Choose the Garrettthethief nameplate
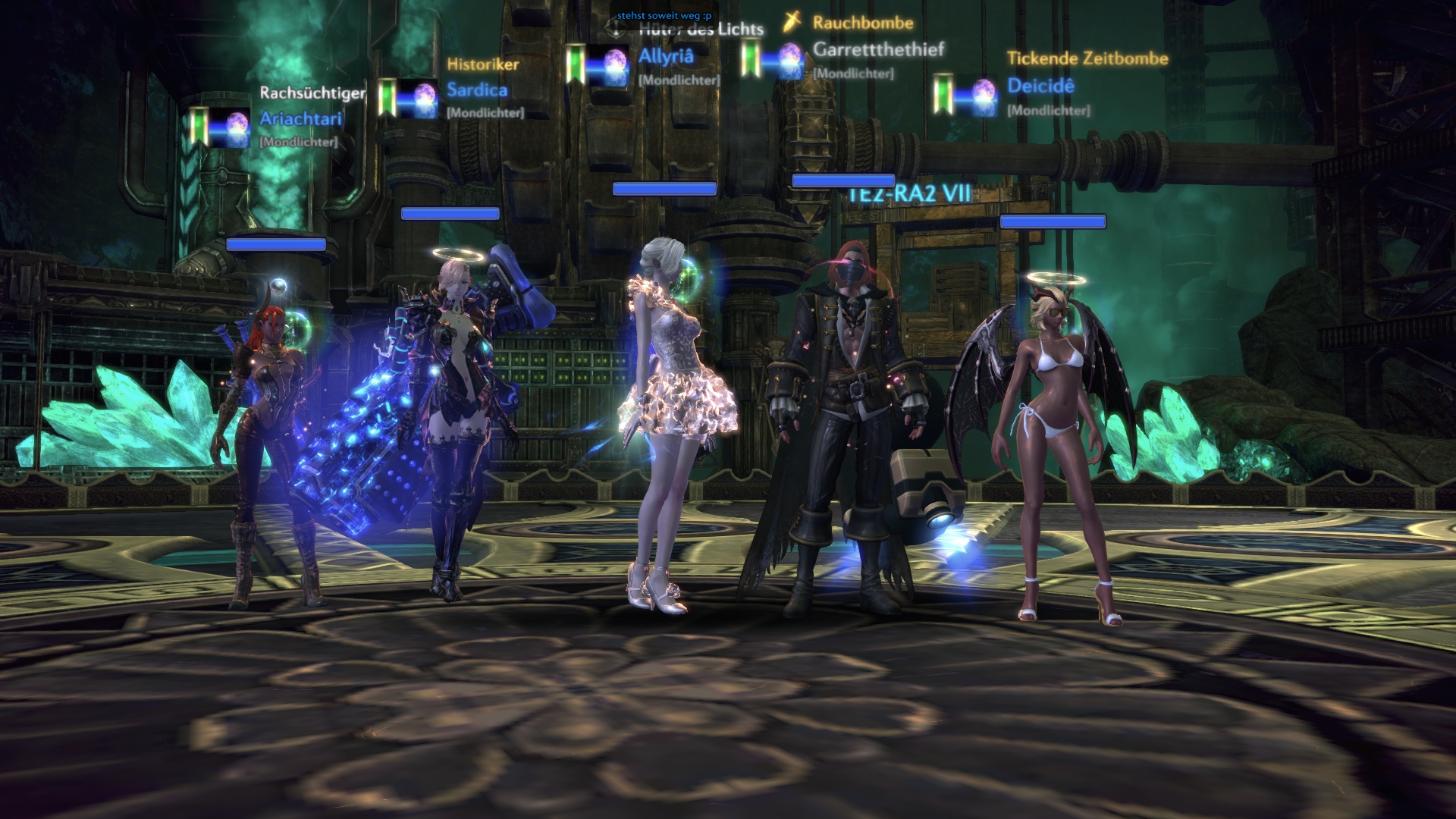 point(878,50)
